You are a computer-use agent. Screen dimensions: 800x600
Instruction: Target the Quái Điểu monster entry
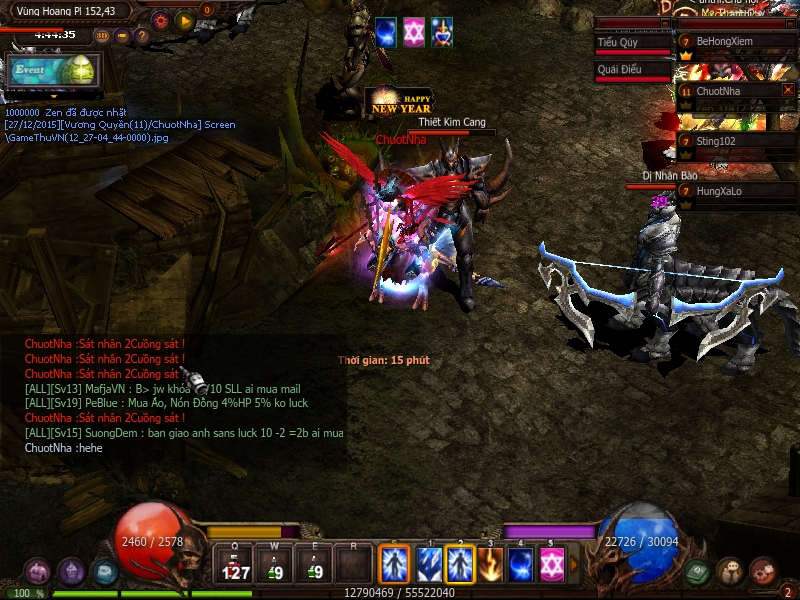632,70
